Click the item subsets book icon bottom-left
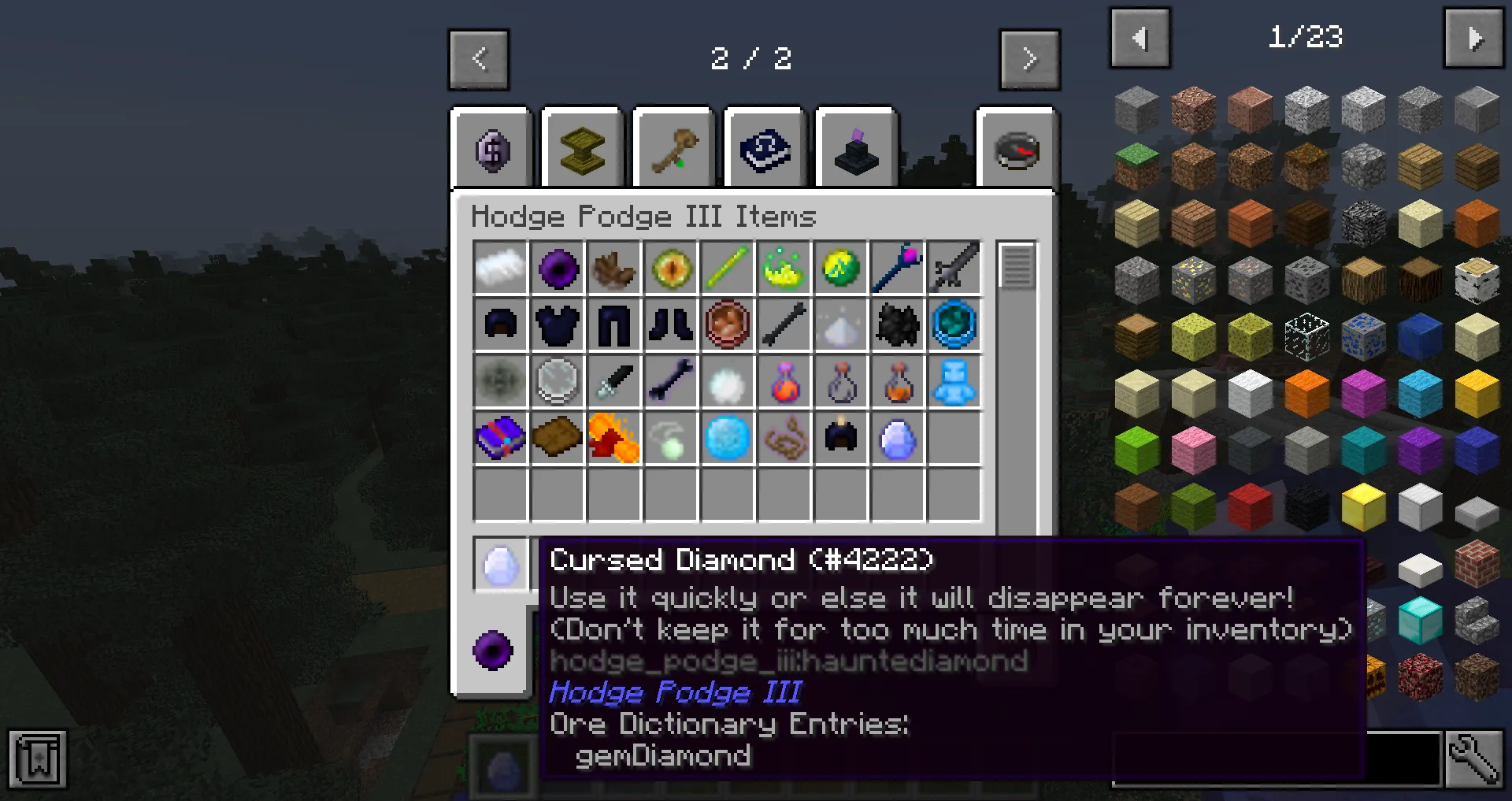1512x801 pixels. click(x=37, y=758)
